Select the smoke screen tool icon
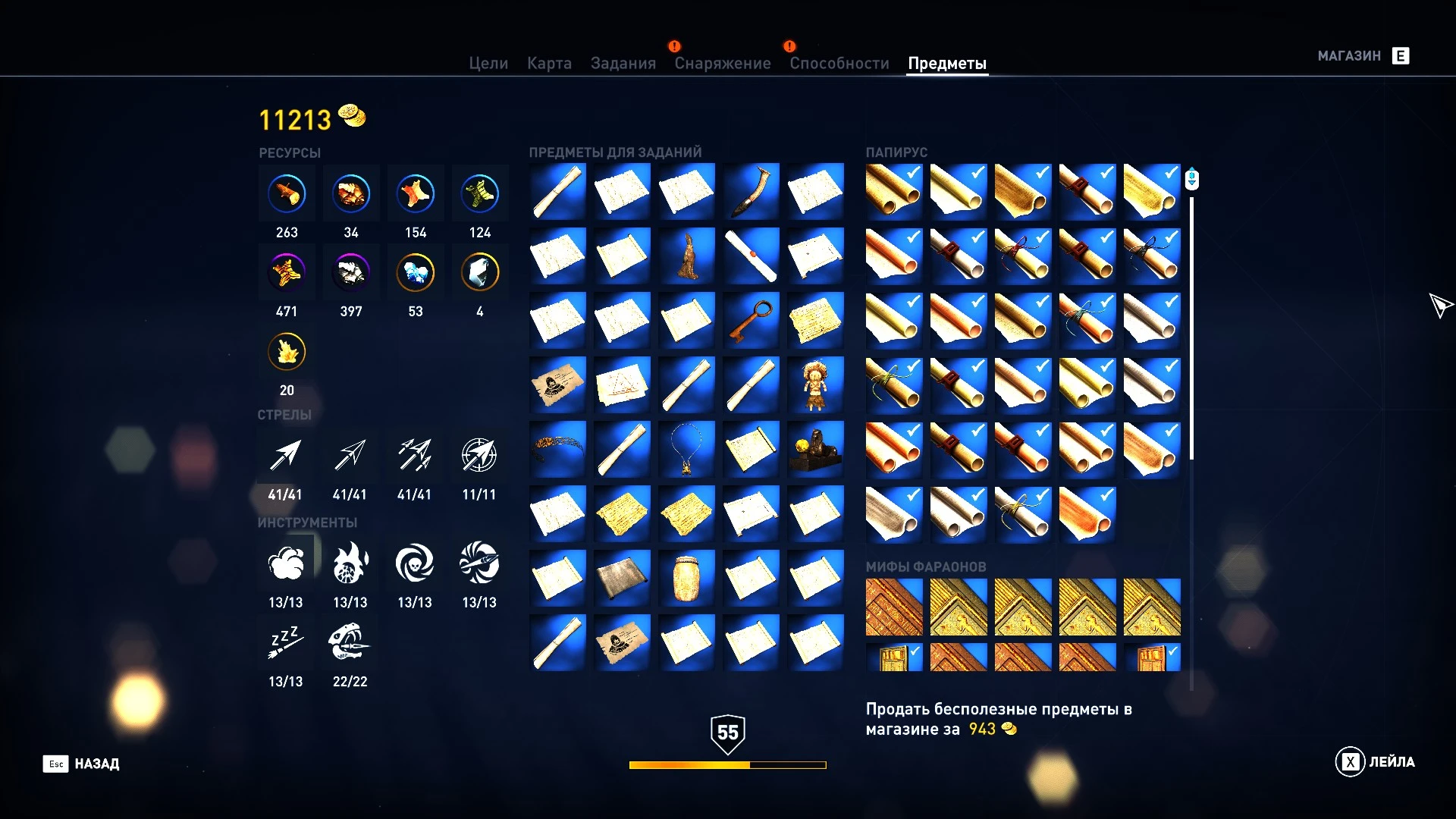Image resolution: width=1456 pixels, height=819 pixels. click(286, 563)
